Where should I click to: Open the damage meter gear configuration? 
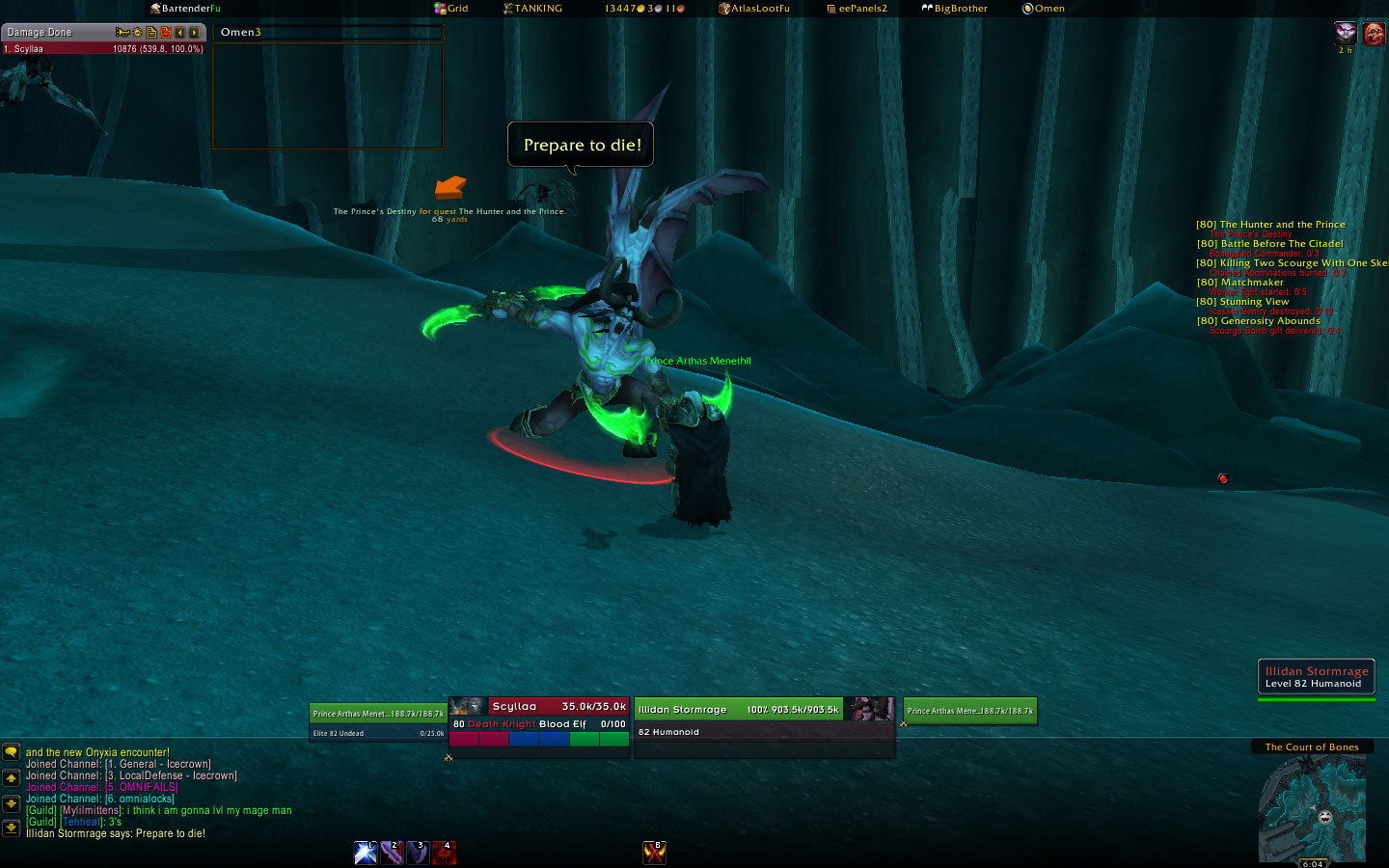137,33
